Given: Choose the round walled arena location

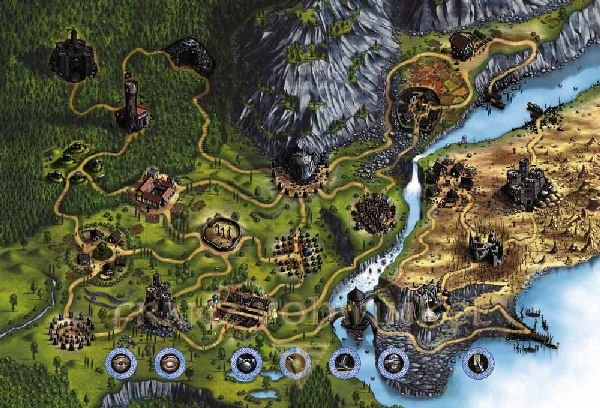Looking at the screenshot, I should [x=222, y=234].
